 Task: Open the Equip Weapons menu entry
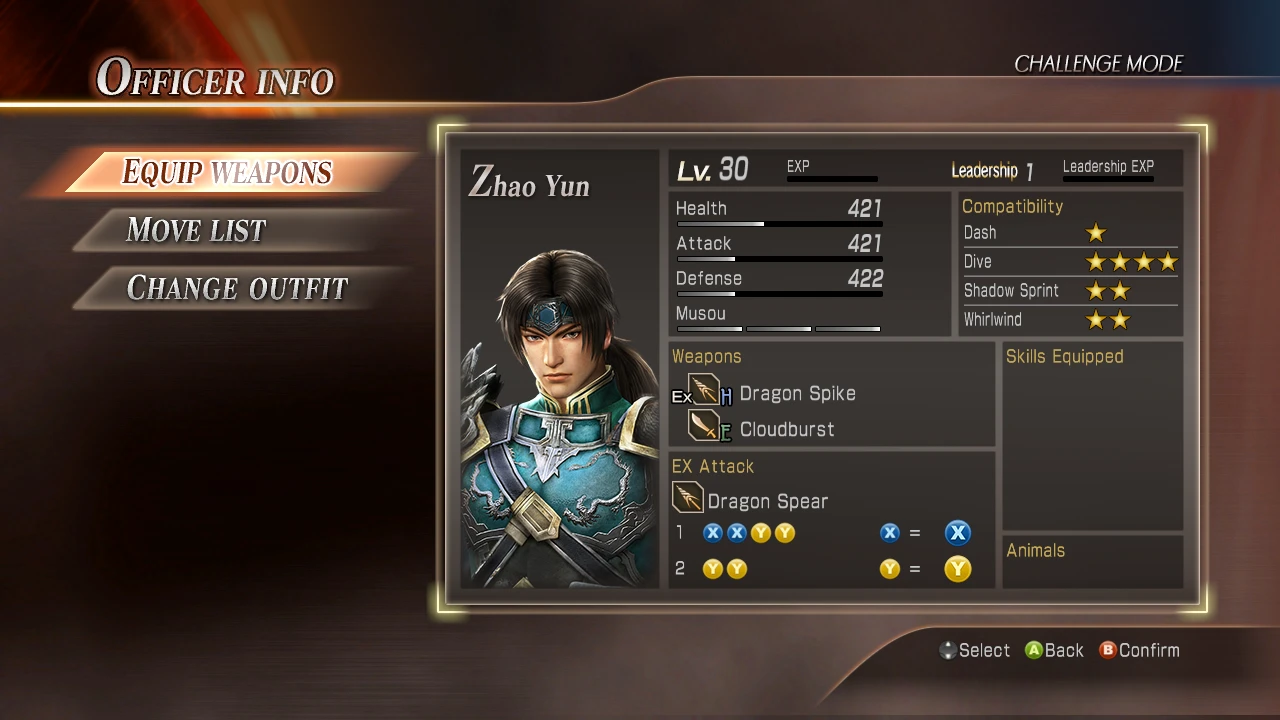(225, 172)
